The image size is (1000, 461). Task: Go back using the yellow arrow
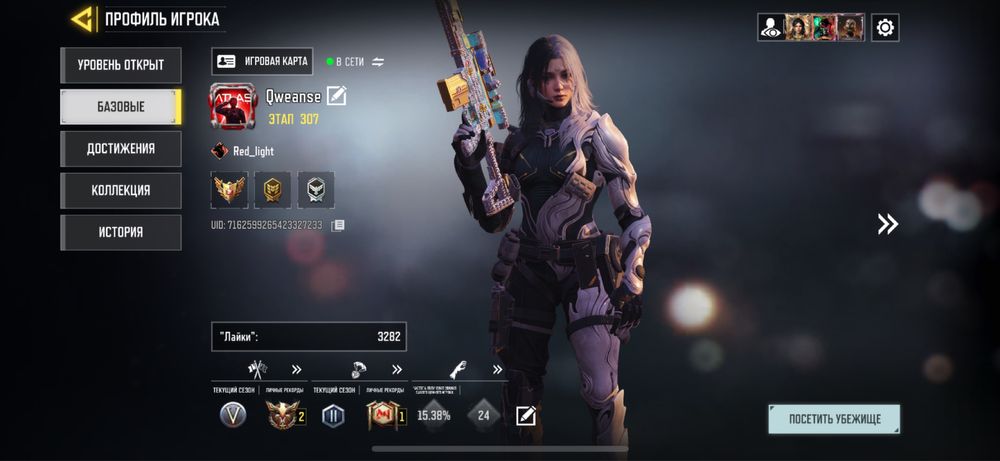click(x=83, y=19)
